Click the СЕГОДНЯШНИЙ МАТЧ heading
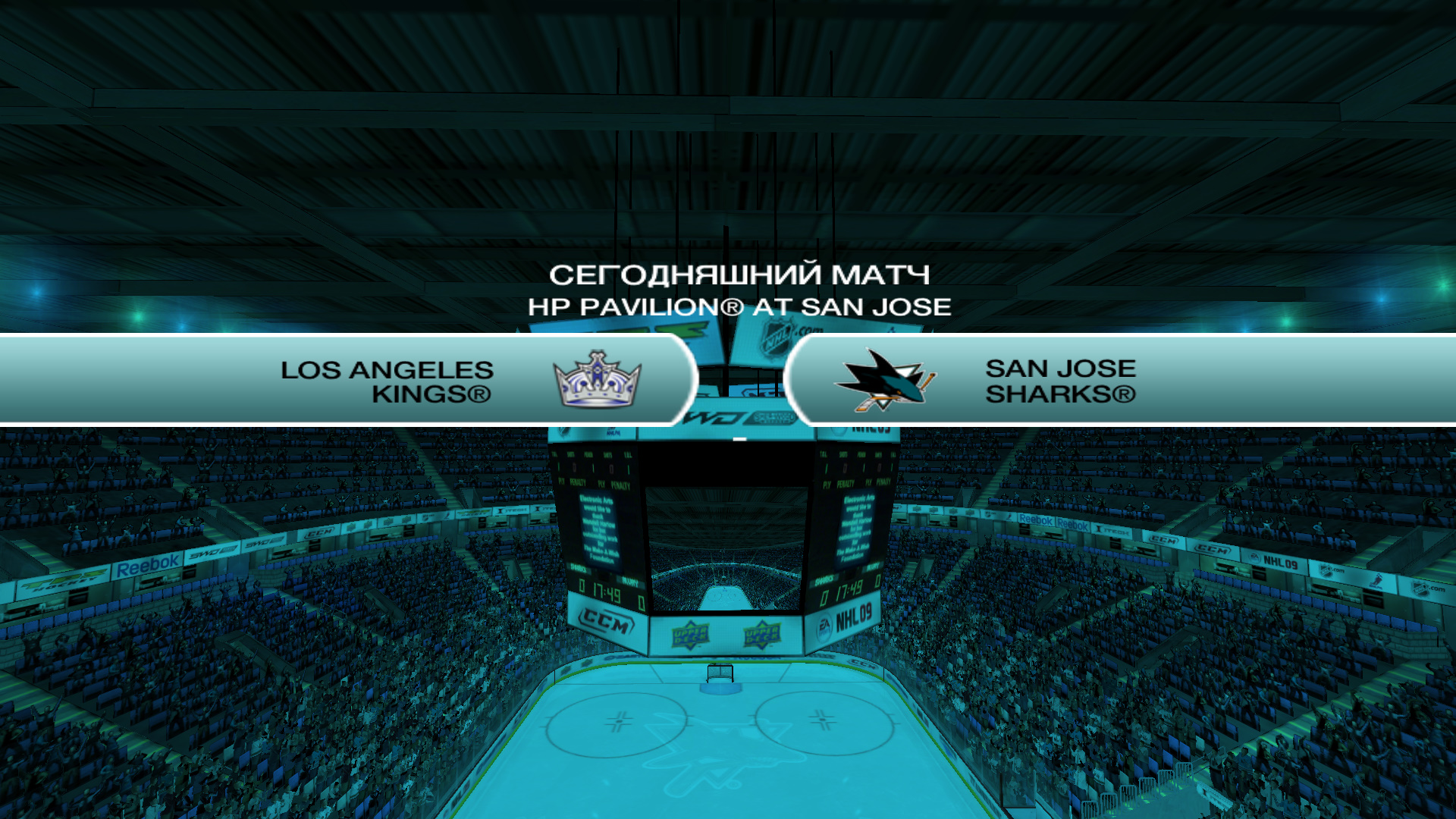1456x819 pixels. [741, 275]
